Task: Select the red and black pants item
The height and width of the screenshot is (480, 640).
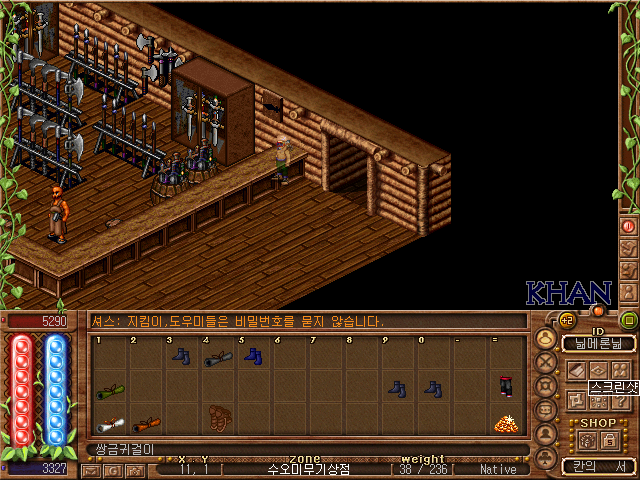Action: [505, 387]
